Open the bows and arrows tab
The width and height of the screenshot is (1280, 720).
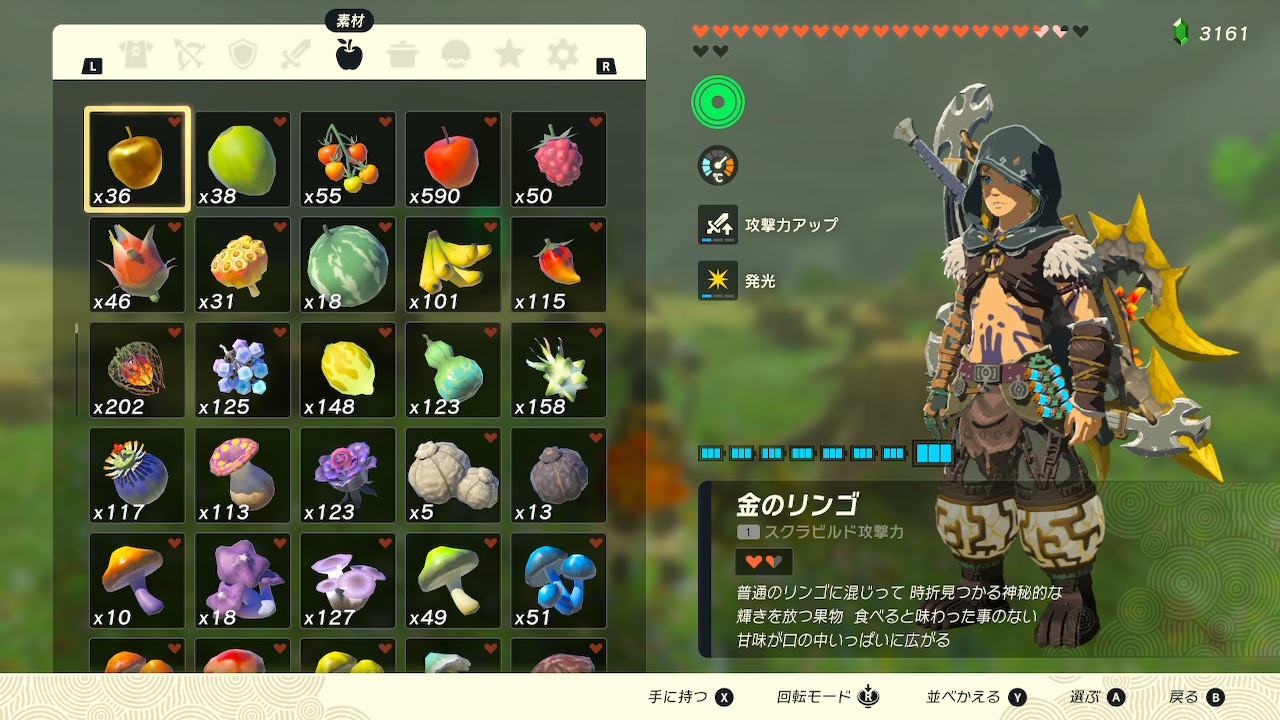click(189, 54)
